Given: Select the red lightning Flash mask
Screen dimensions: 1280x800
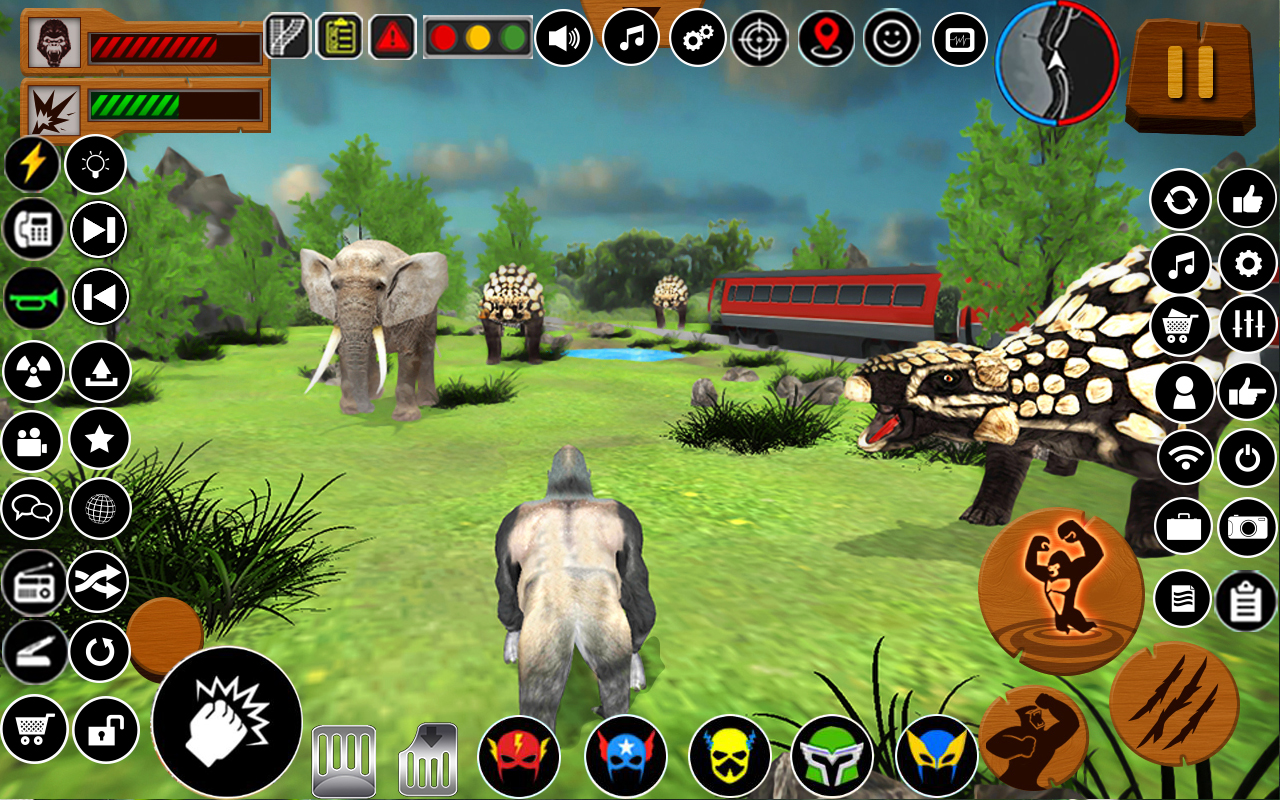Looking at the screenshot, I should click(519, 757).
